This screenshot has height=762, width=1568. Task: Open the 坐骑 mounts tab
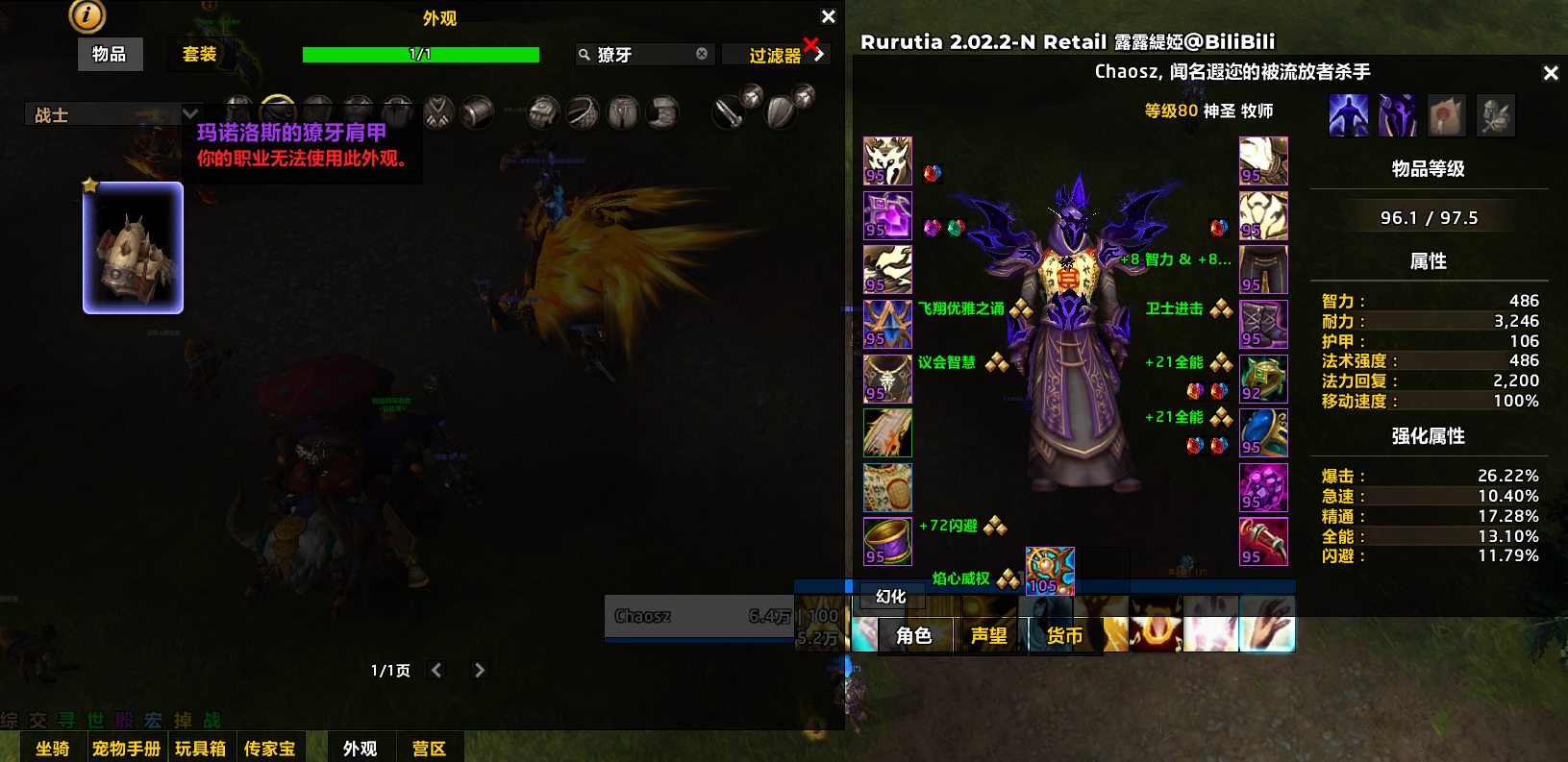coord(53,748)
